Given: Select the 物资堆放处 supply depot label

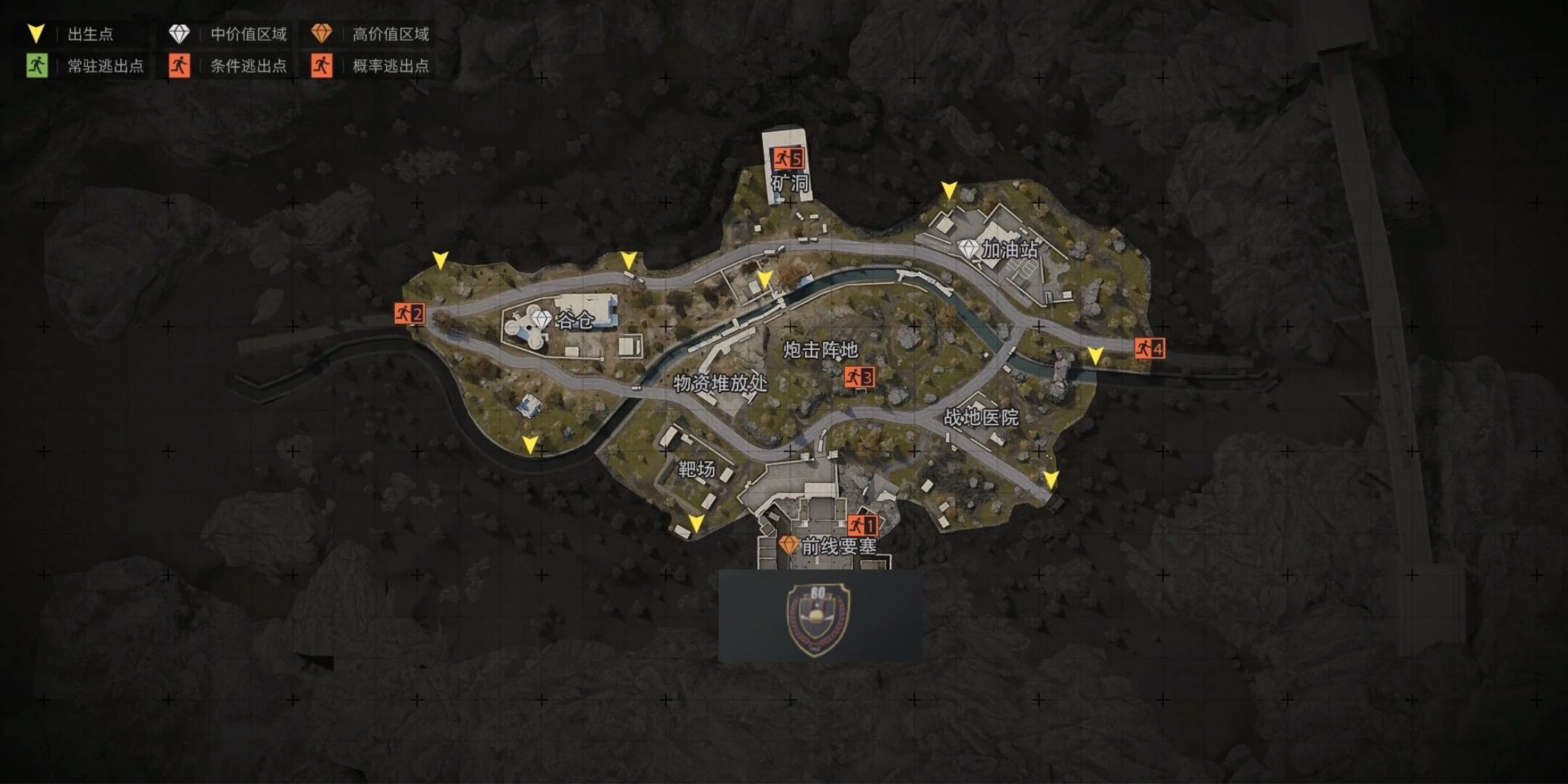Looking at the screenshot, I should click(x=719, y=383).
